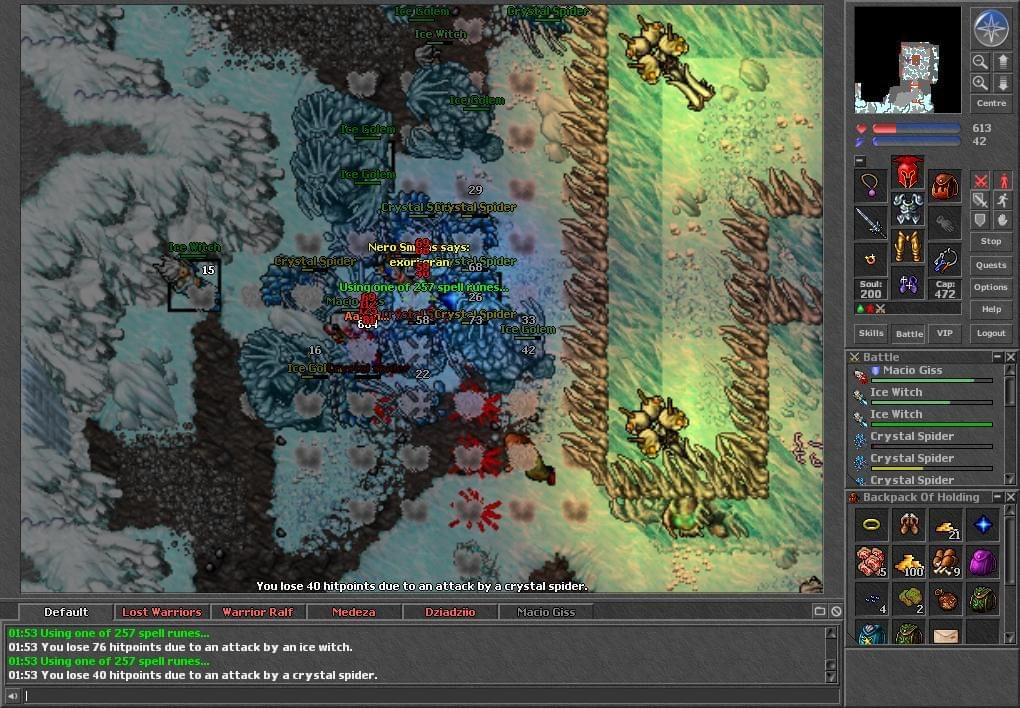
Task: Open the Skills window
Action: coord(870,333)
